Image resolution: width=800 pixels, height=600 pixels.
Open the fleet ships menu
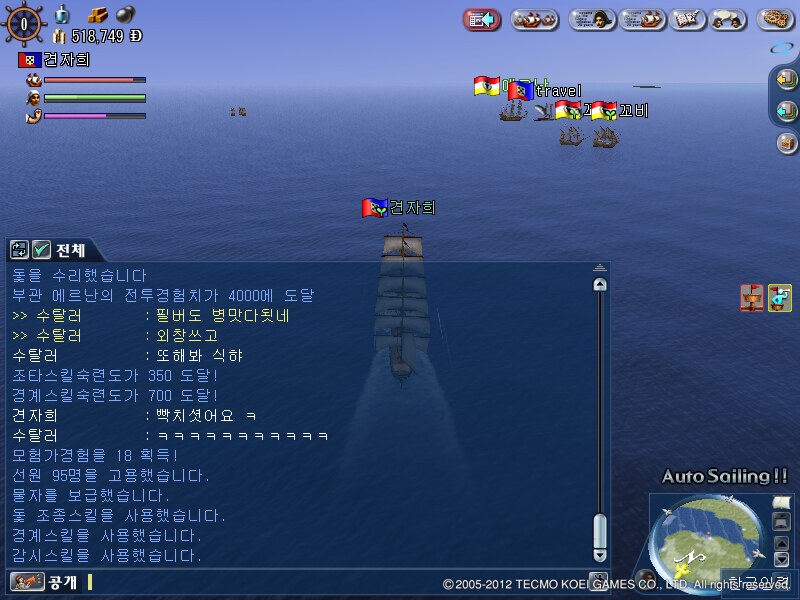[535, 19]
